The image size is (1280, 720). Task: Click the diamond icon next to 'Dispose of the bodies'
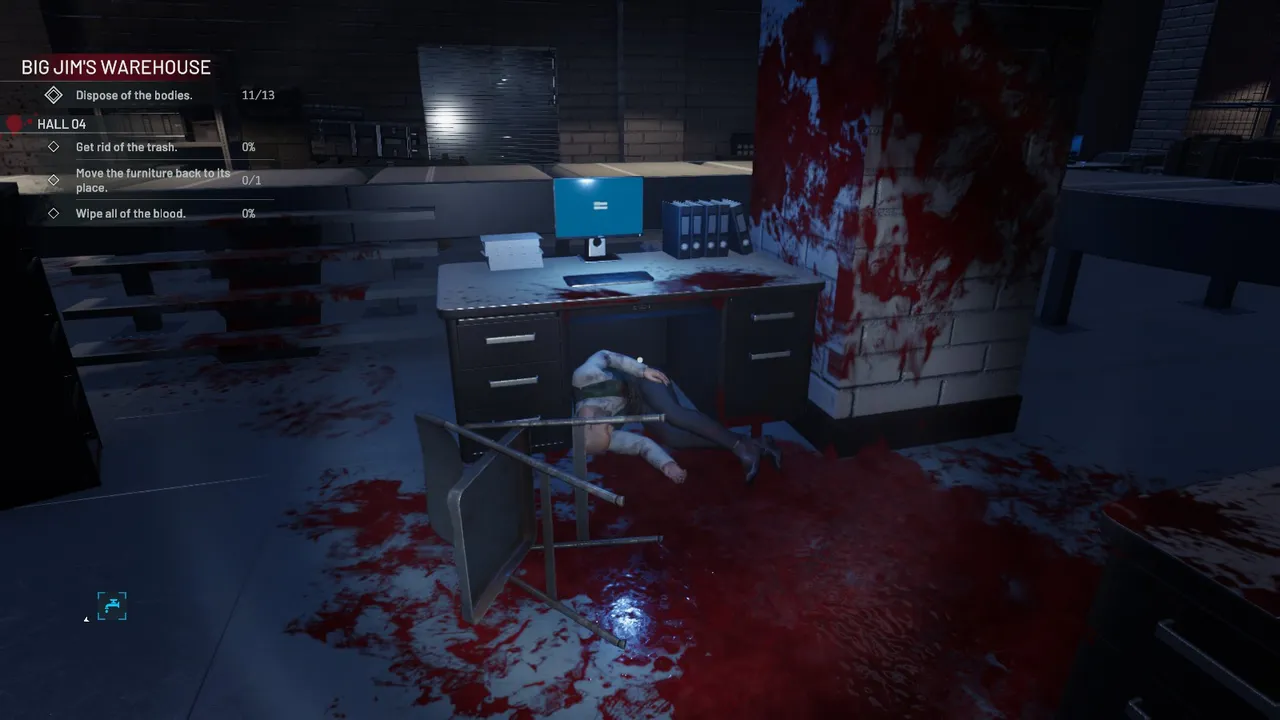point(54,94)
